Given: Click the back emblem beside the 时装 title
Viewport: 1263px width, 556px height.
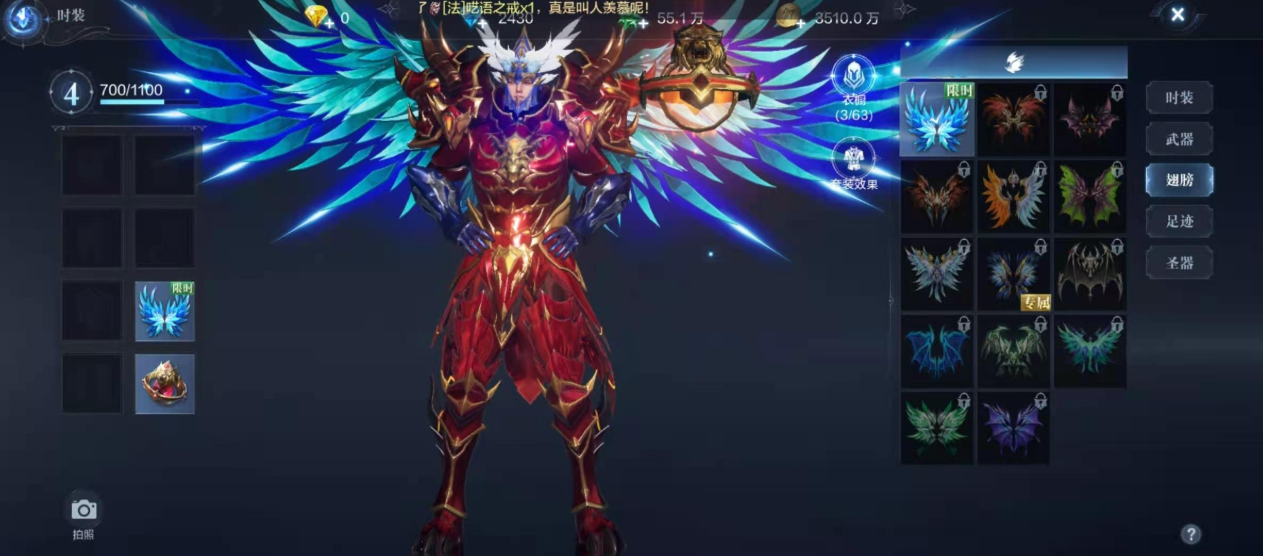Looking at the screenshot, I should click(24, 18).
